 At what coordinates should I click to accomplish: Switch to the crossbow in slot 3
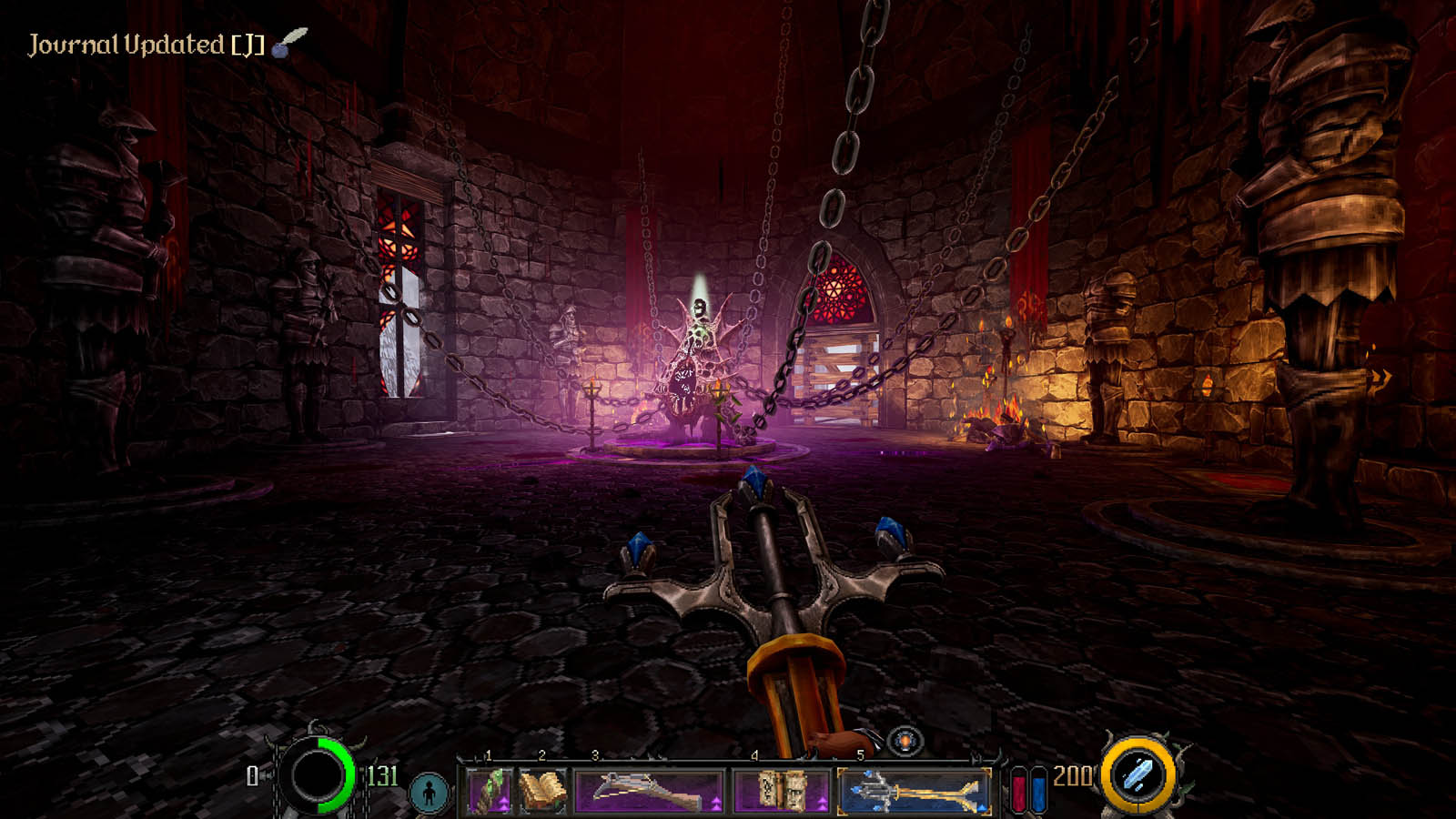648,789
